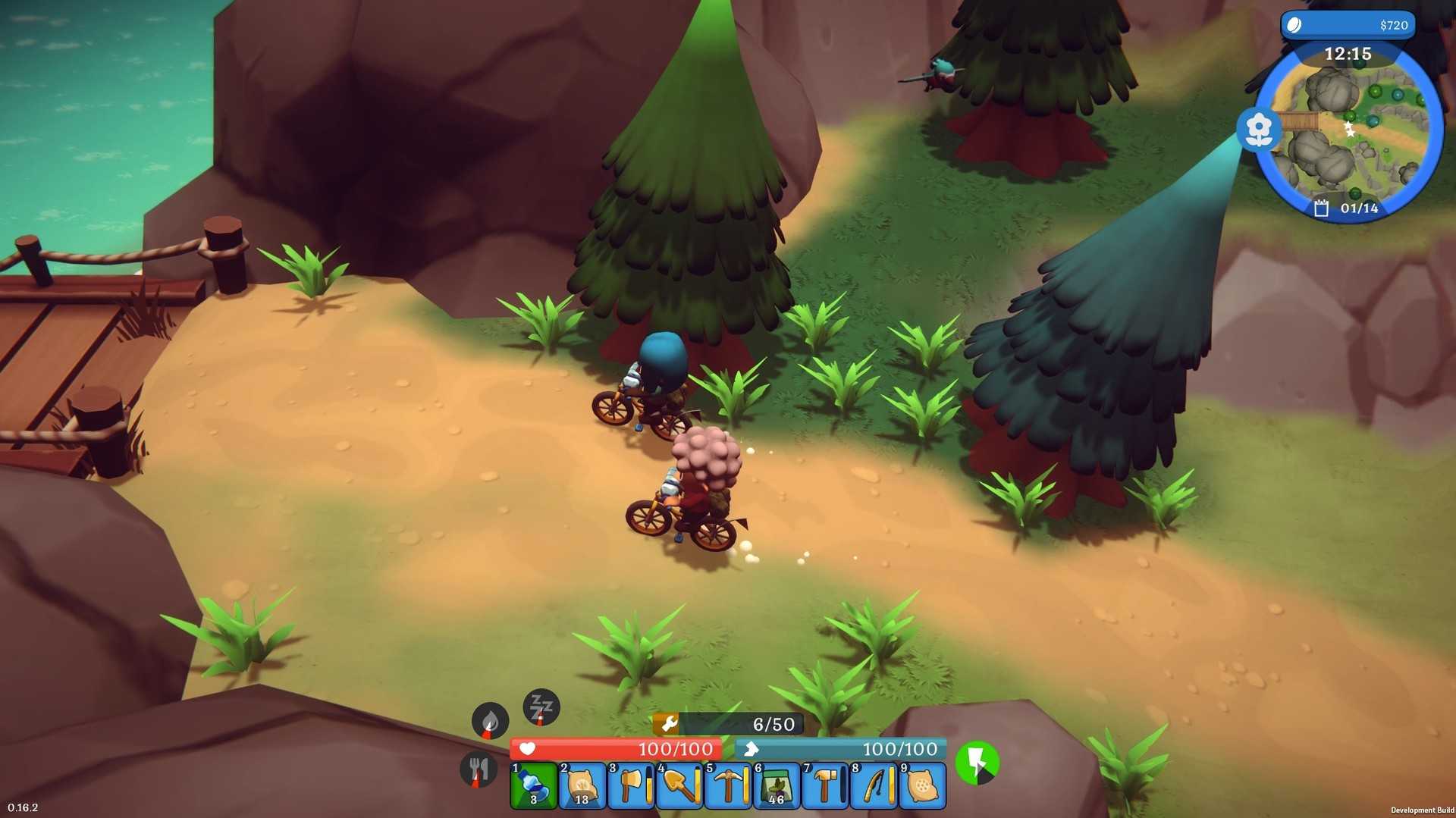This screenshot has height=818, width=1456.
Task: Equip the pickaxe in slot 5
Action: click(730, 785)
